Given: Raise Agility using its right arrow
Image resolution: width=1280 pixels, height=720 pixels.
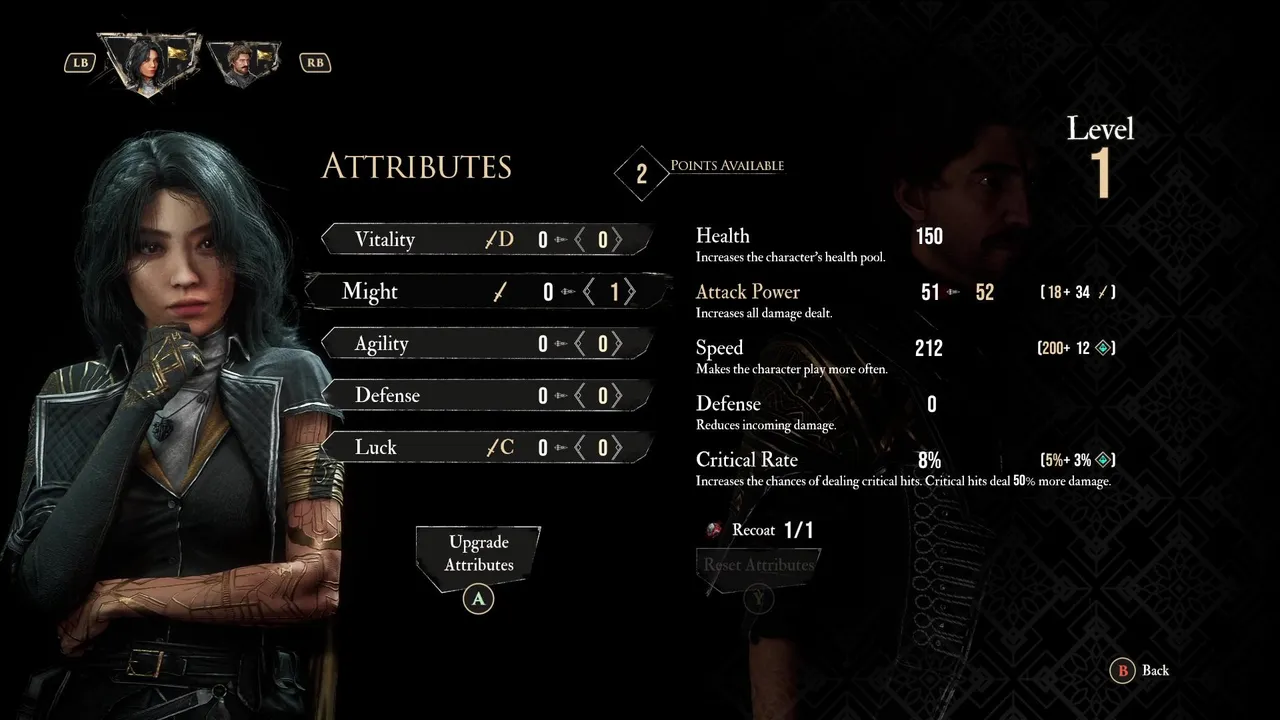Looking at the screenshot, I should pyautogui.click(x=619, y=344).
